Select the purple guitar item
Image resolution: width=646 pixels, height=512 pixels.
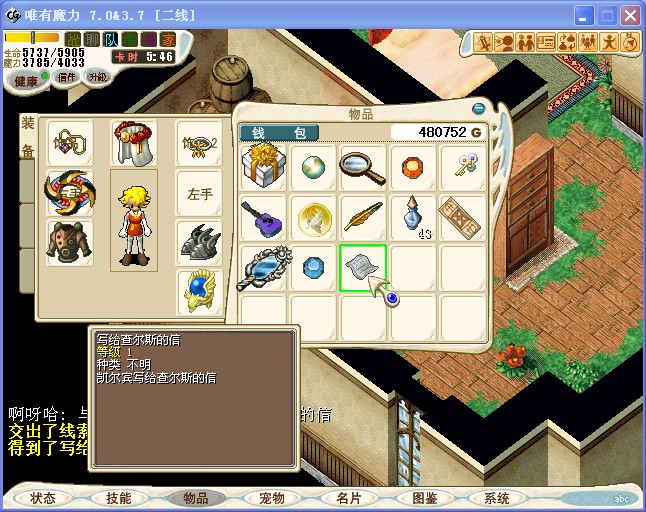(264, 217)
